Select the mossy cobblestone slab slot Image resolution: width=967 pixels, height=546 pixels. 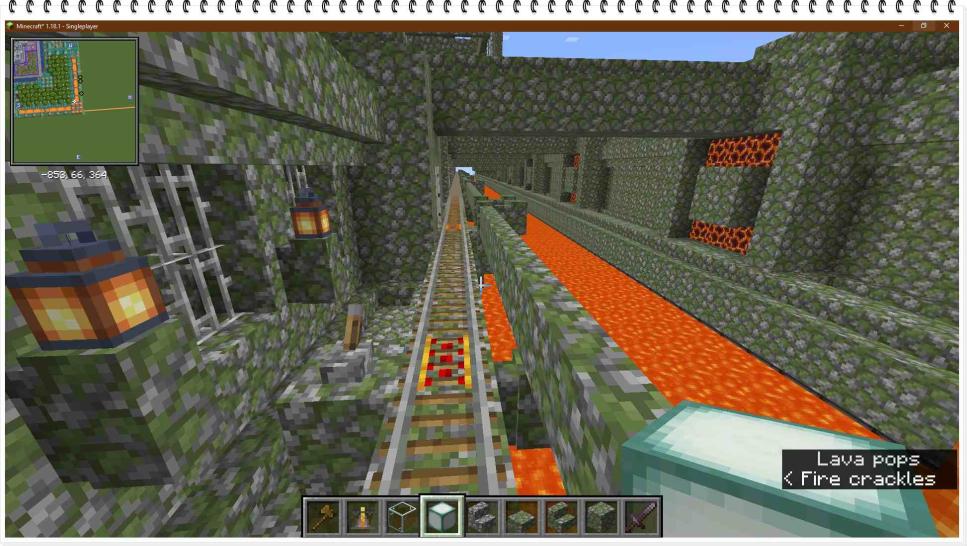click(520, 517)
